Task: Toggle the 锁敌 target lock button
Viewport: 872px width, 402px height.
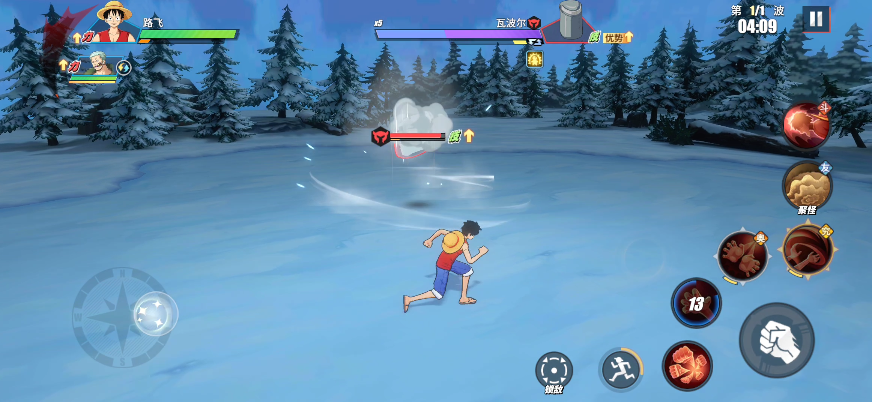Action: pos(554,371)
